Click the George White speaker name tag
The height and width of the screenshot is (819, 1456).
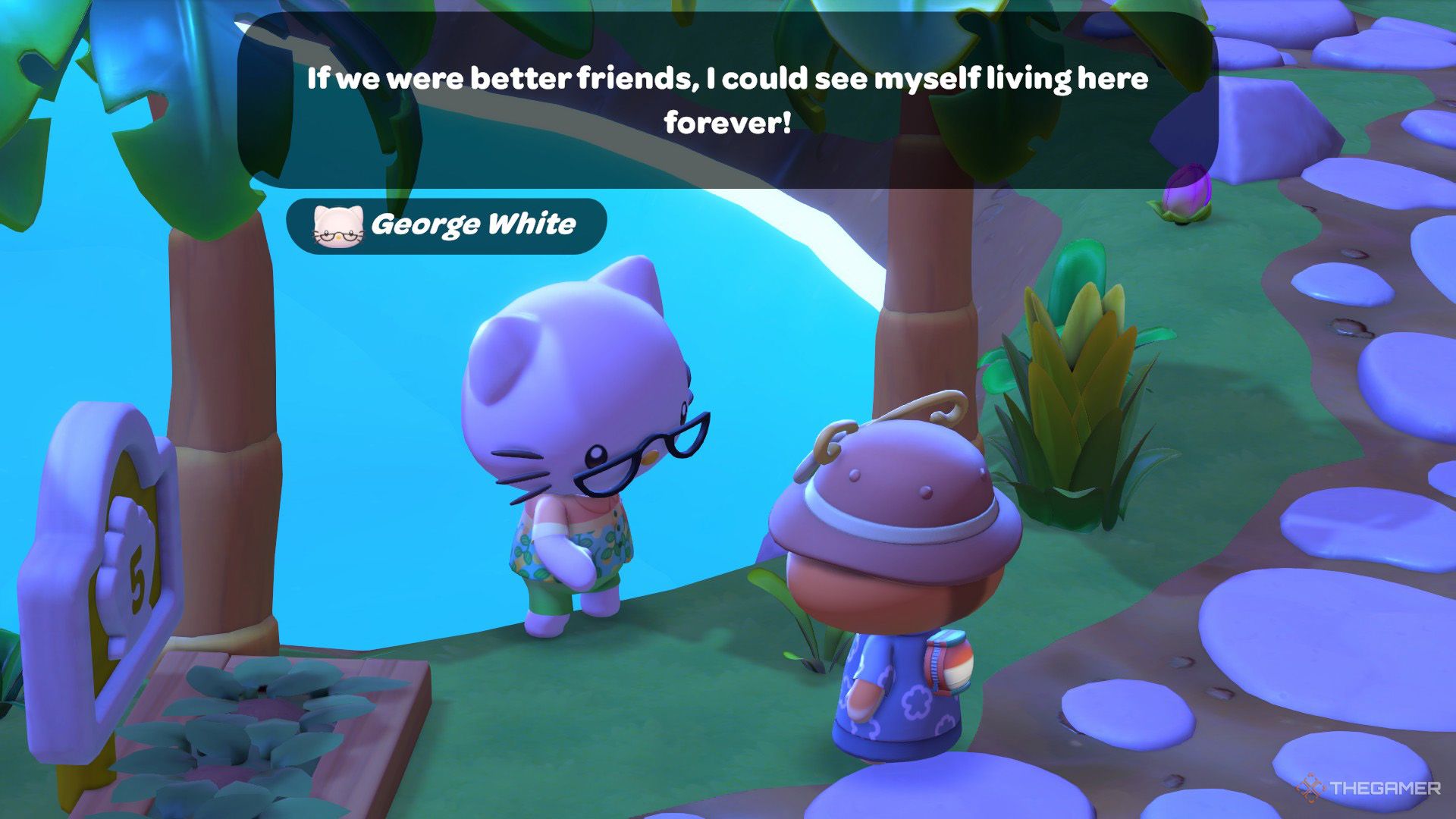point(447,225)
